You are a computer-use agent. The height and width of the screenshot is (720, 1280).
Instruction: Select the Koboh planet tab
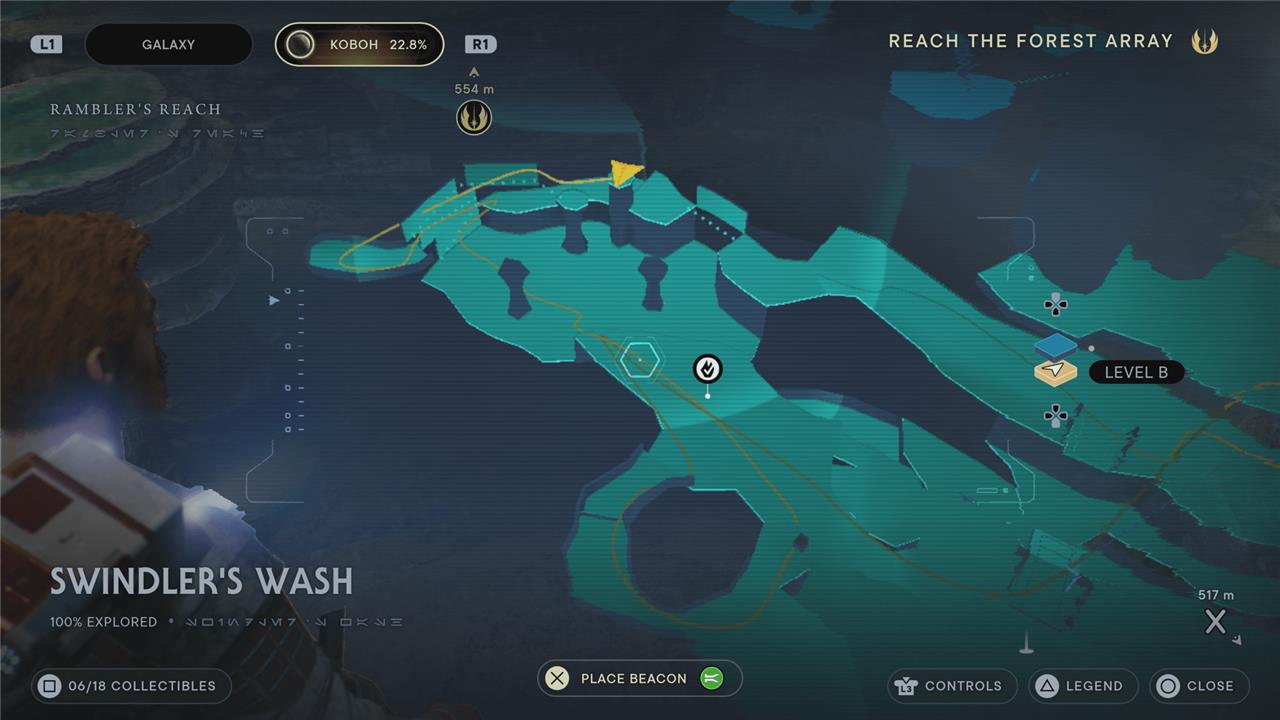[359, 45]
